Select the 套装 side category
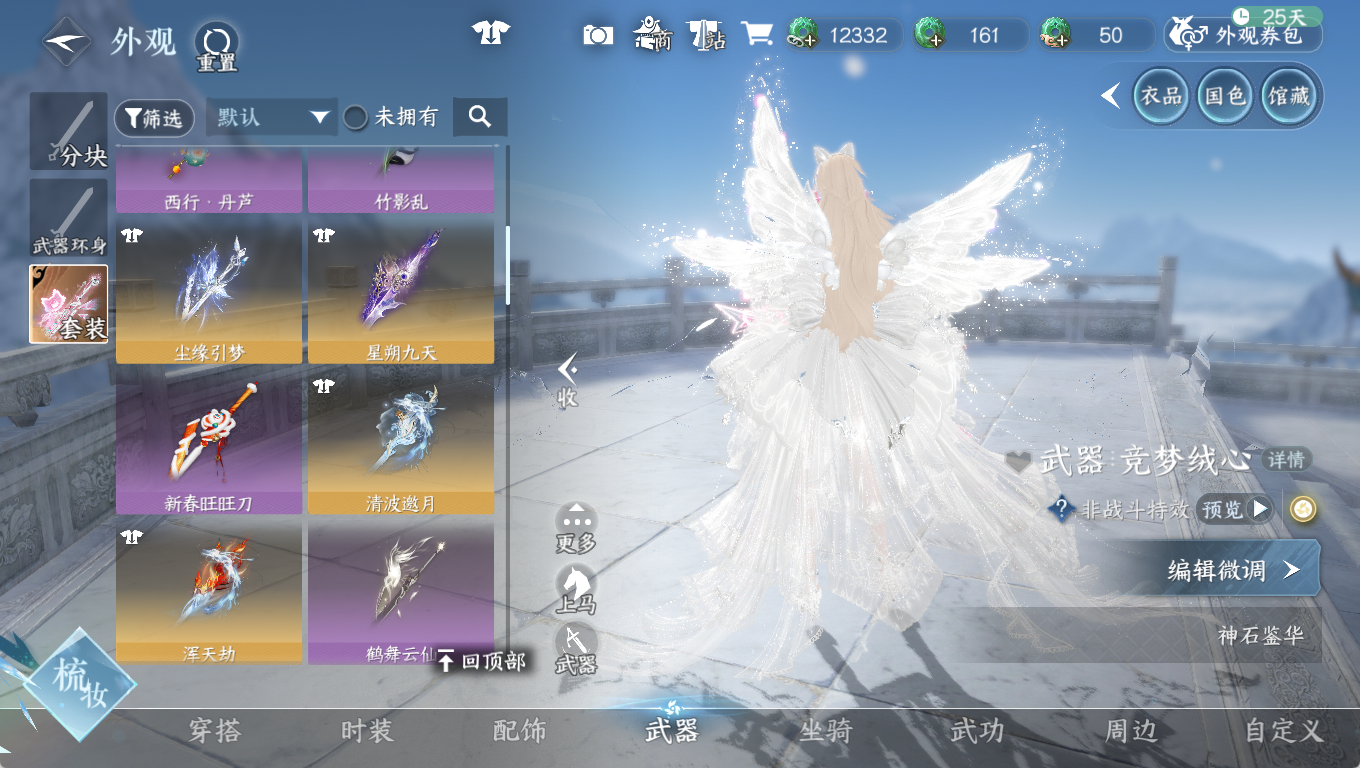The image size is (1360, 768). [x=69, y=305]
